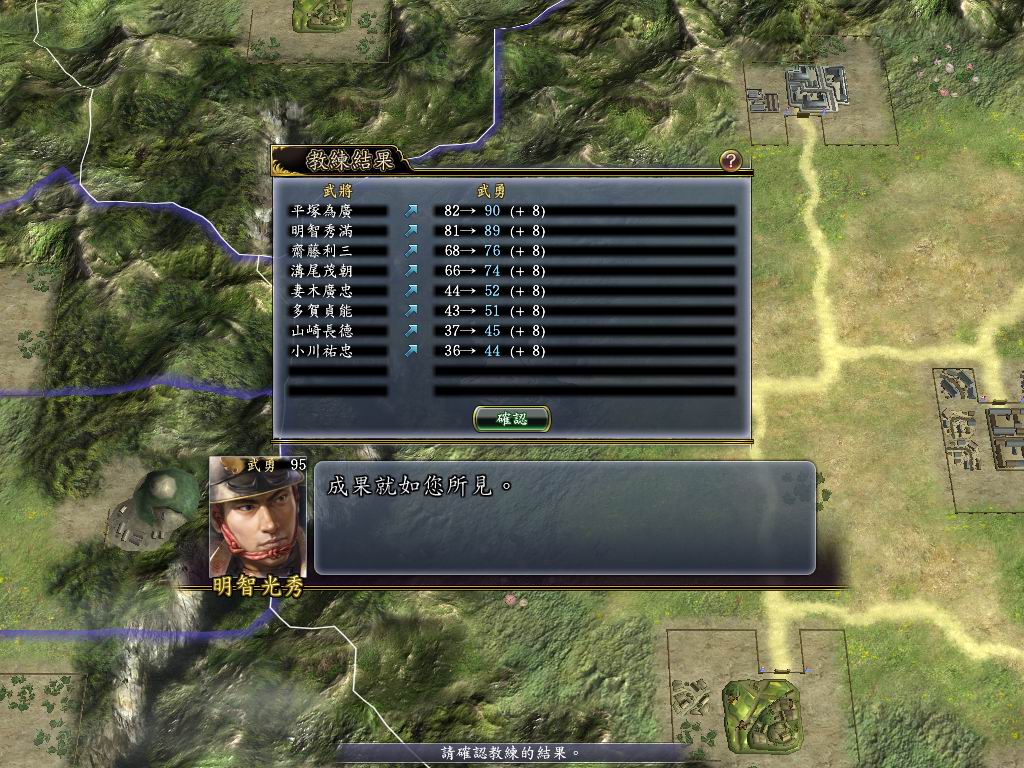Screen dimensions: 1024x768
Task: Advance the dialogue box text
Action: coord(564,517)
